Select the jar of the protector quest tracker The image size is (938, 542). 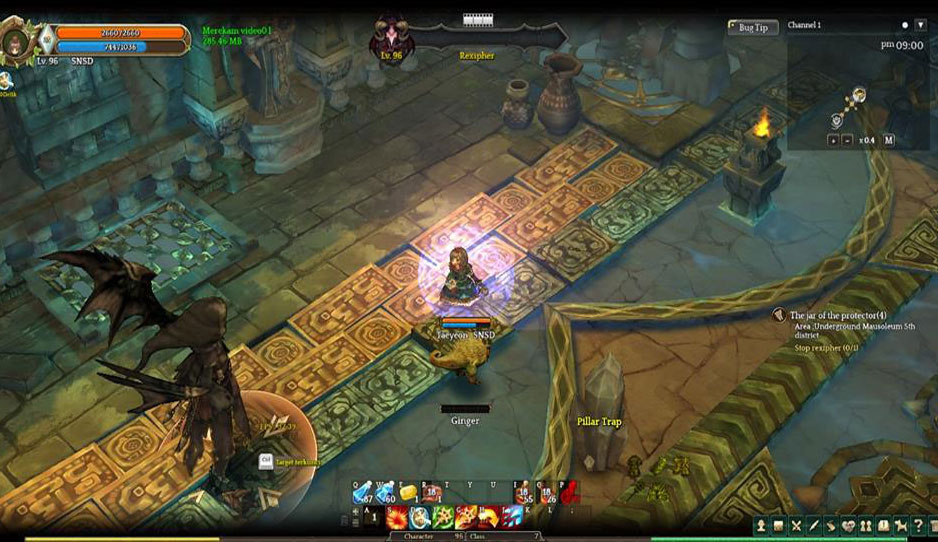pyautogui.click(x=838, y=315)
